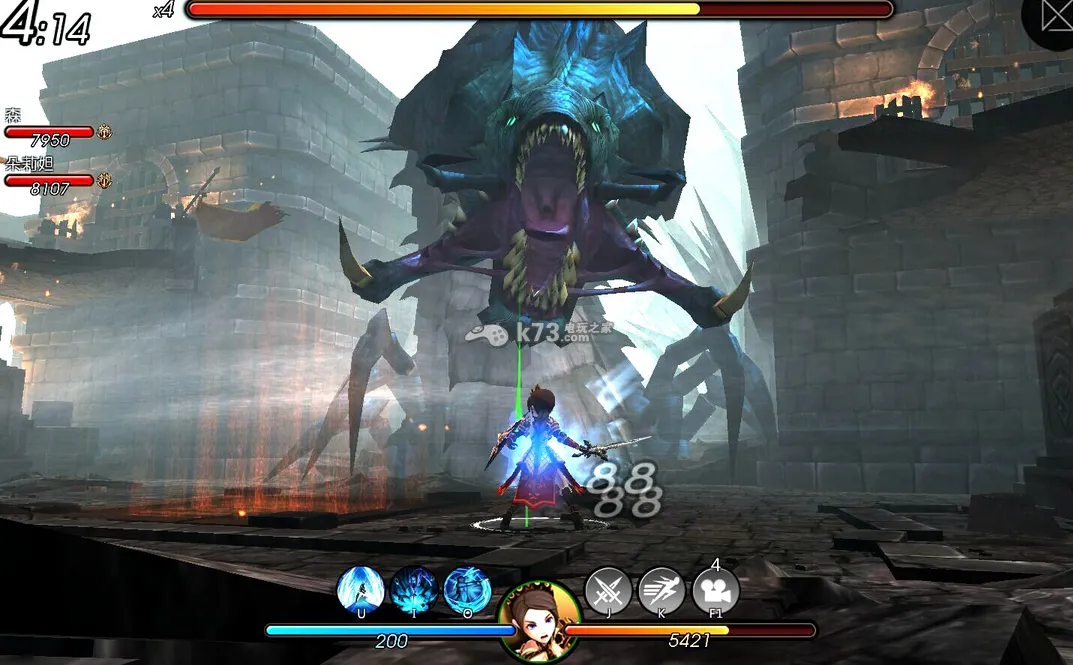Viewport: 1073px width, 665px height.
Task: Activate the U skill icon
Action: (x=361, y=589)
